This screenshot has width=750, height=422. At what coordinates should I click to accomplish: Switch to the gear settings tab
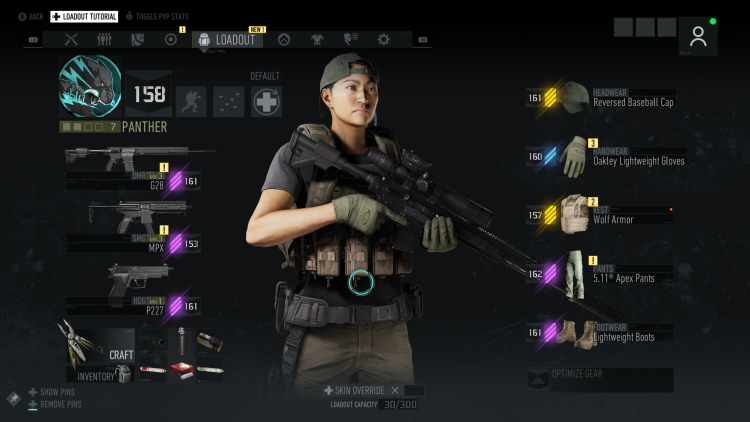point(384,40)
